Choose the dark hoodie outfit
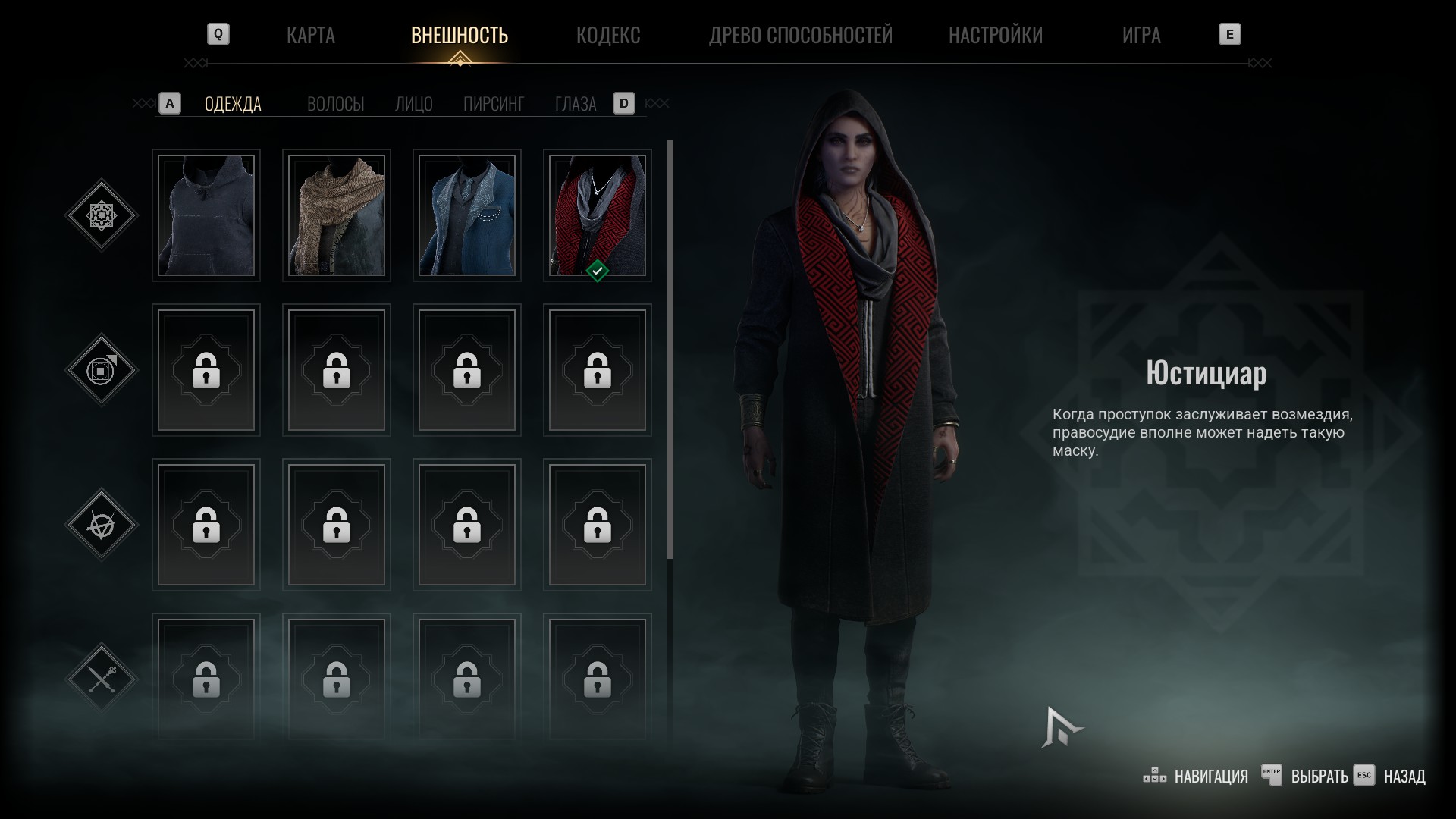The image size is (1456, 819). pos(206,215)
